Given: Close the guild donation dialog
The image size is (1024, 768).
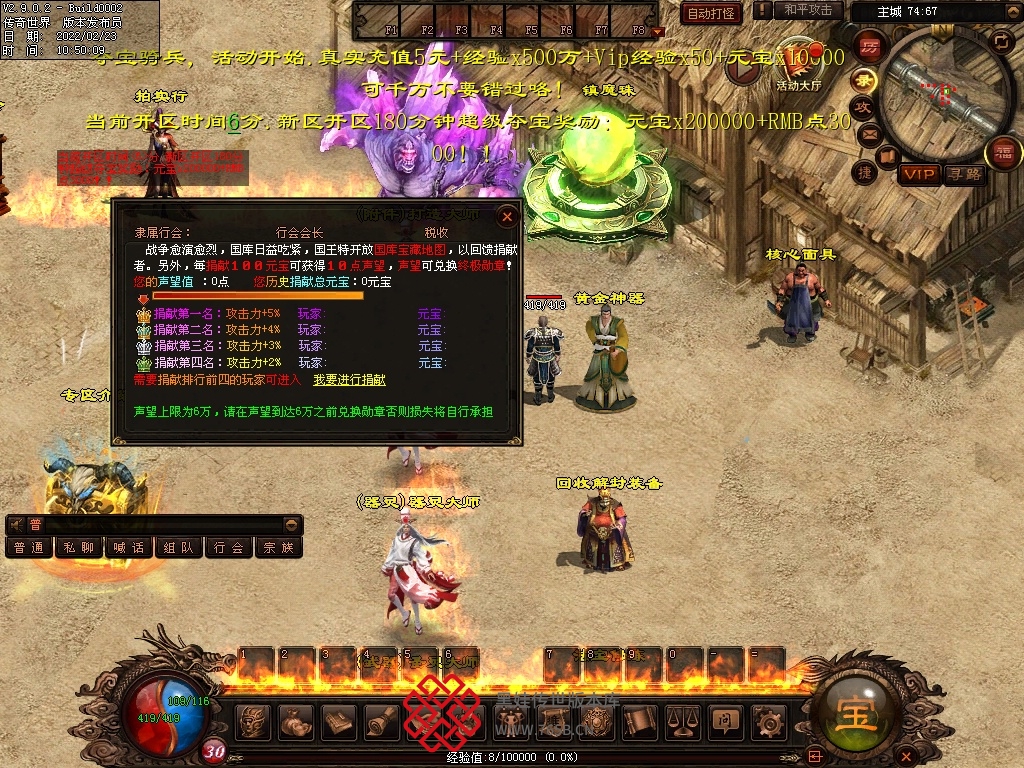Looking at the screenshot, I should click(507, 216).
